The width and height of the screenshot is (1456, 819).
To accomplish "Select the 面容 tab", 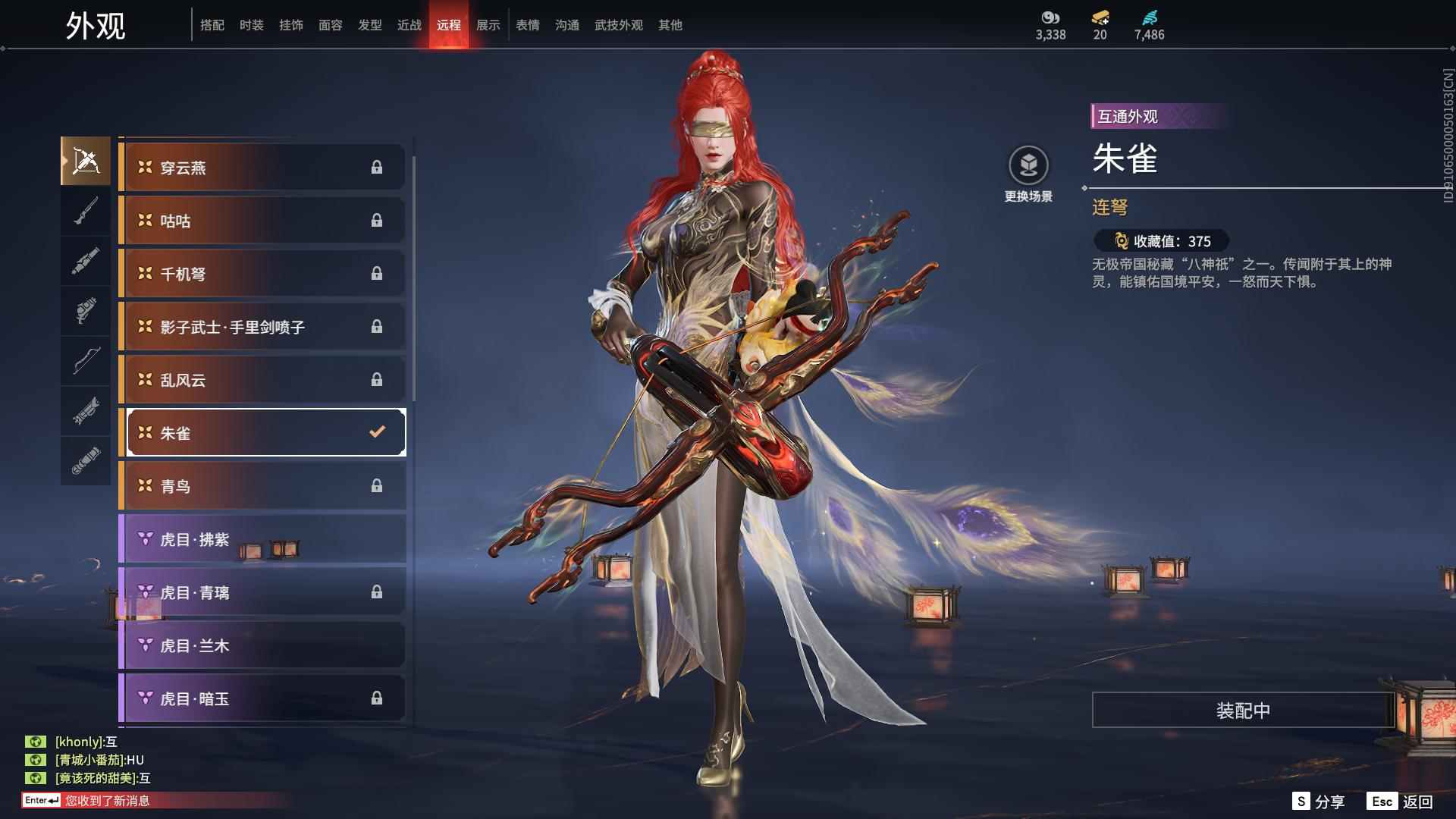I will [330, 25].
